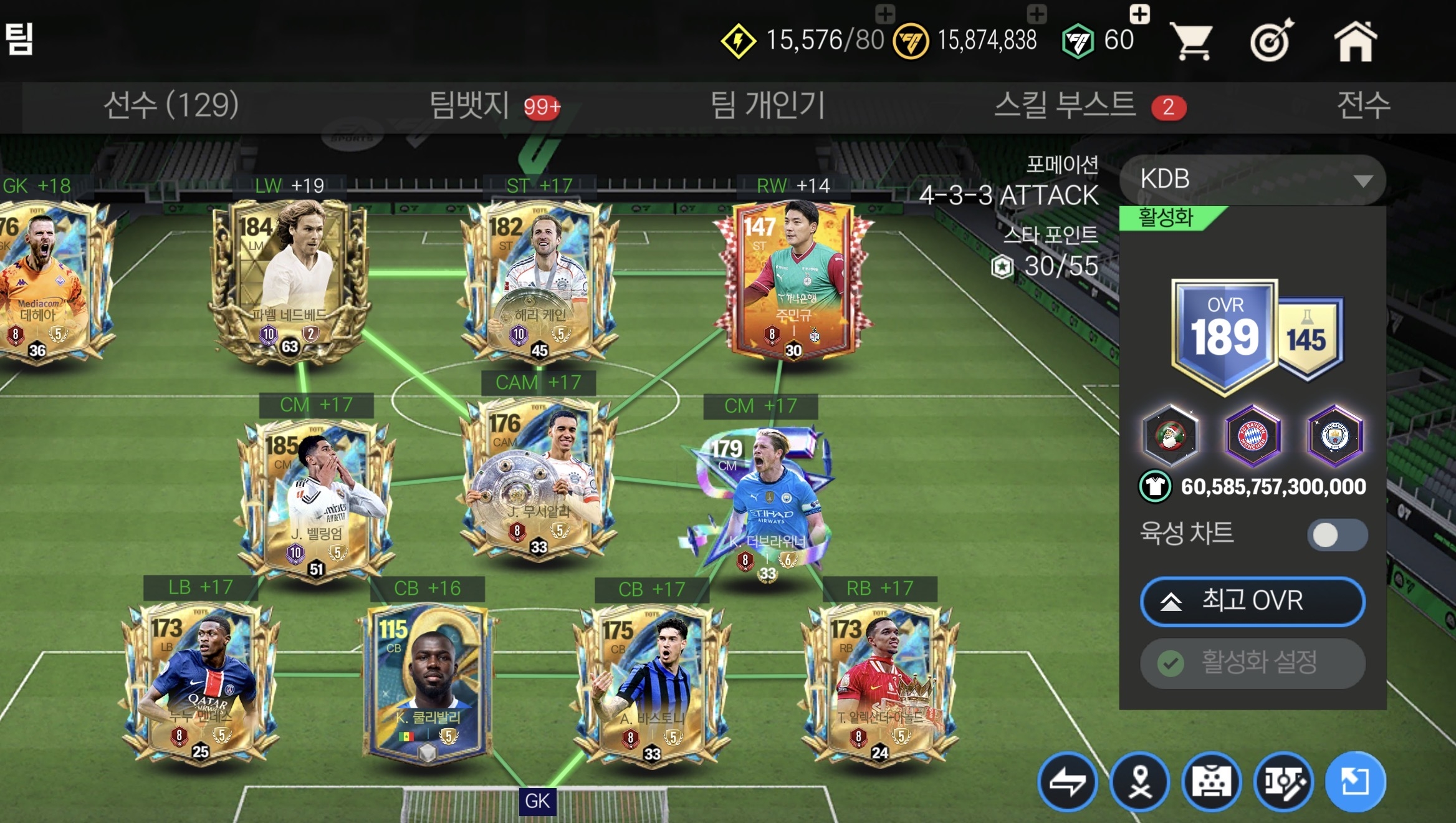Toggle the 육성 차트 switch
Image resolution: width=1456 pixels, height=823 pixels.
pyautogui.click(x=1337, y=534)
